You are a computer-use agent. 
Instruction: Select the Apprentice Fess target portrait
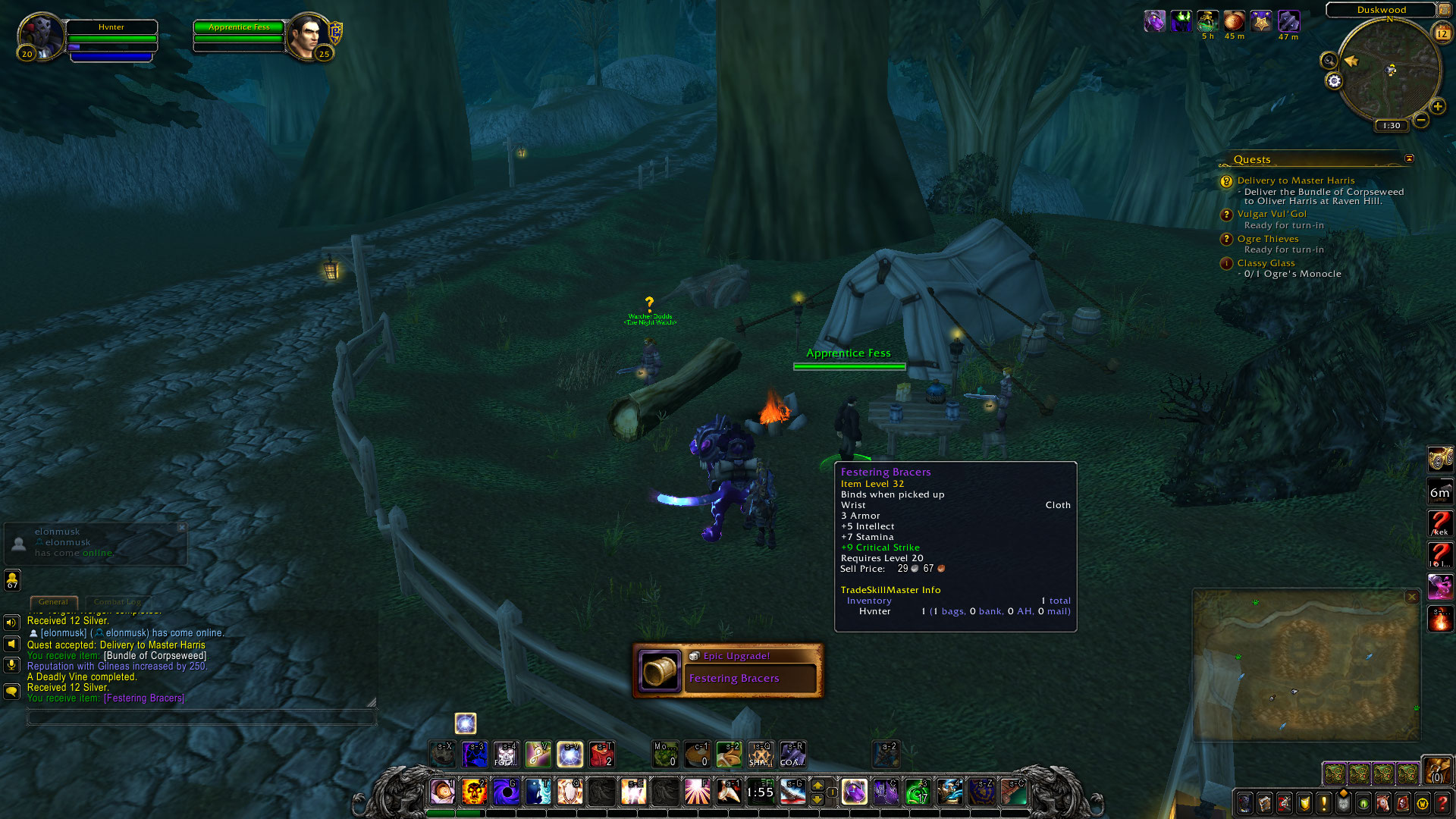(x=308, y=36)
